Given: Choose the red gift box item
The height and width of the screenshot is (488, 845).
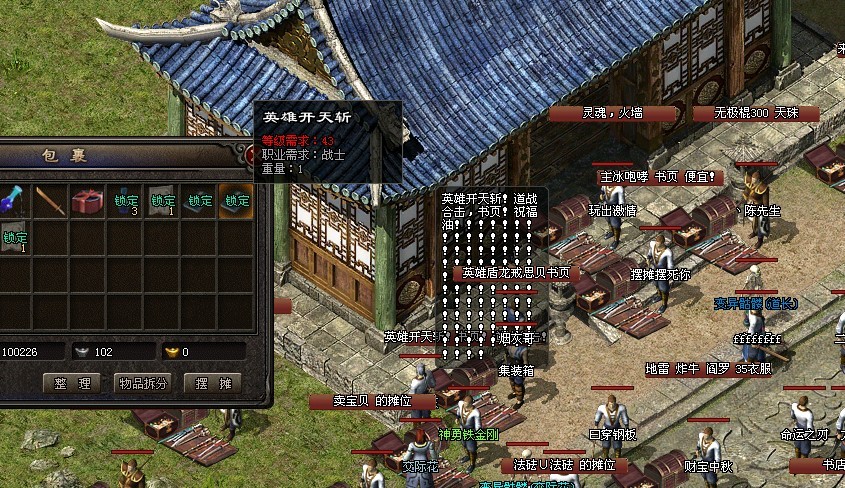Looking at the screenshot, I should click(x=88, y=201).
